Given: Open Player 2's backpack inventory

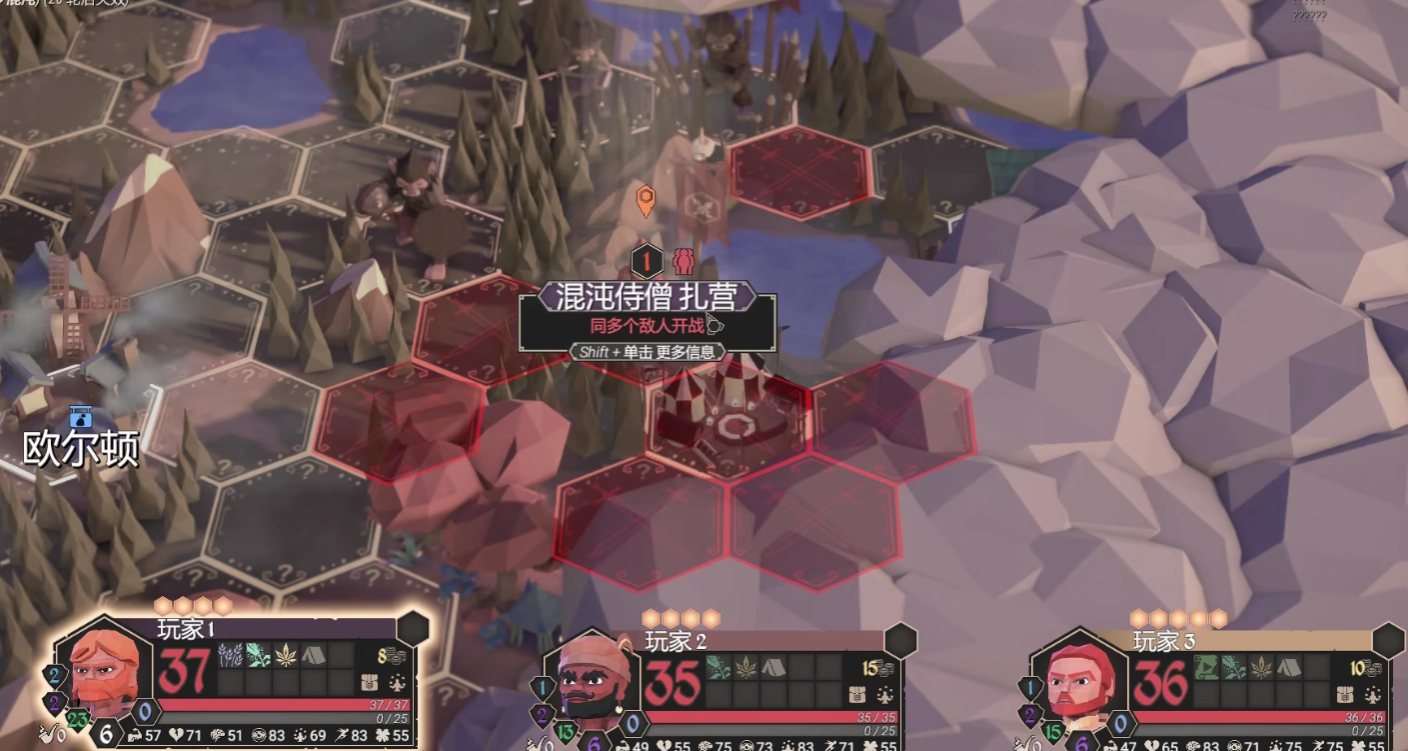Looking at the screenshot, I should click(857, 694).
